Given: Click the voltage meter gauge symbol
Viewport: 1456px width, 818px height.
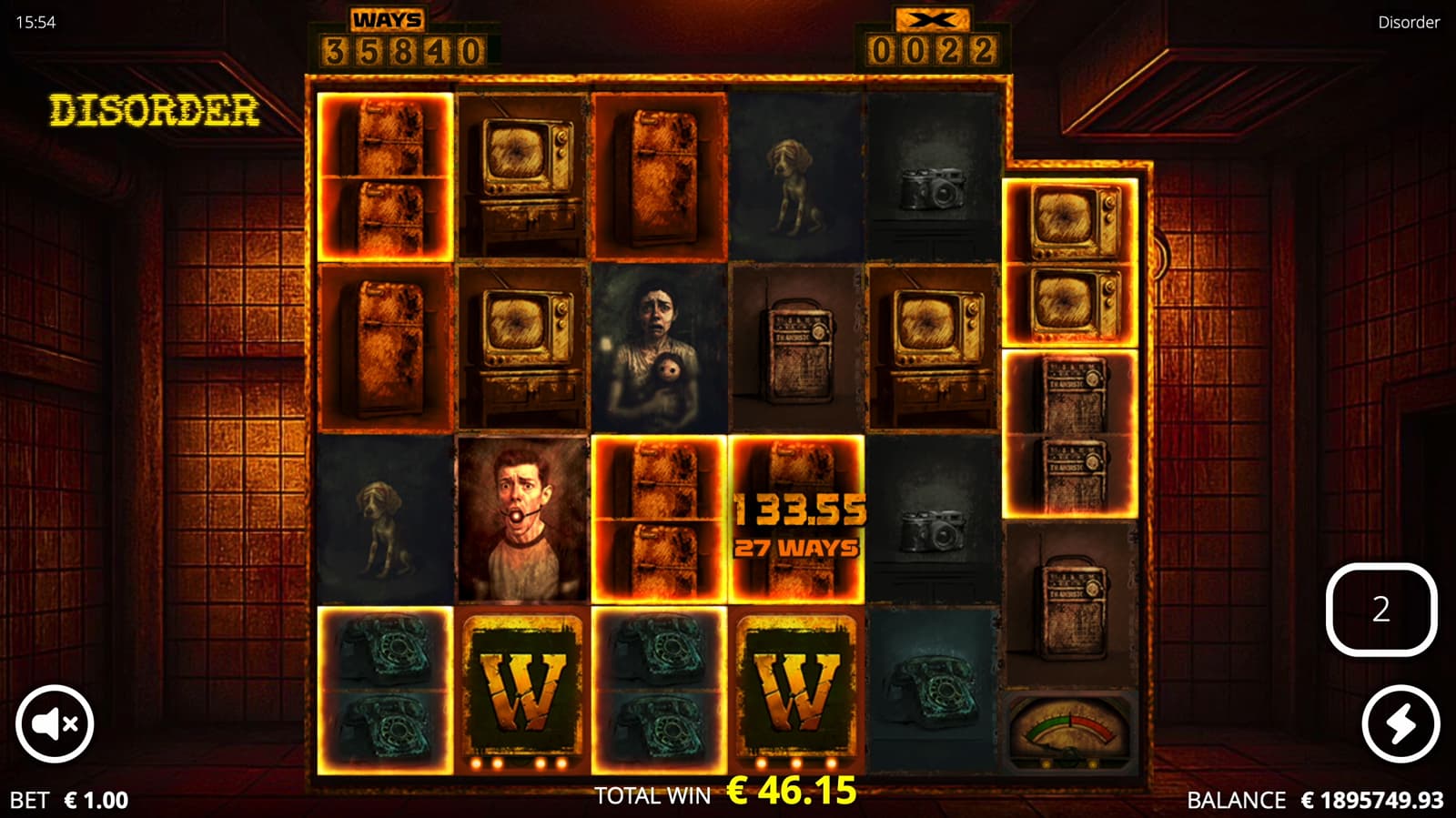Looking at the screenshot, I should 1070,732.
